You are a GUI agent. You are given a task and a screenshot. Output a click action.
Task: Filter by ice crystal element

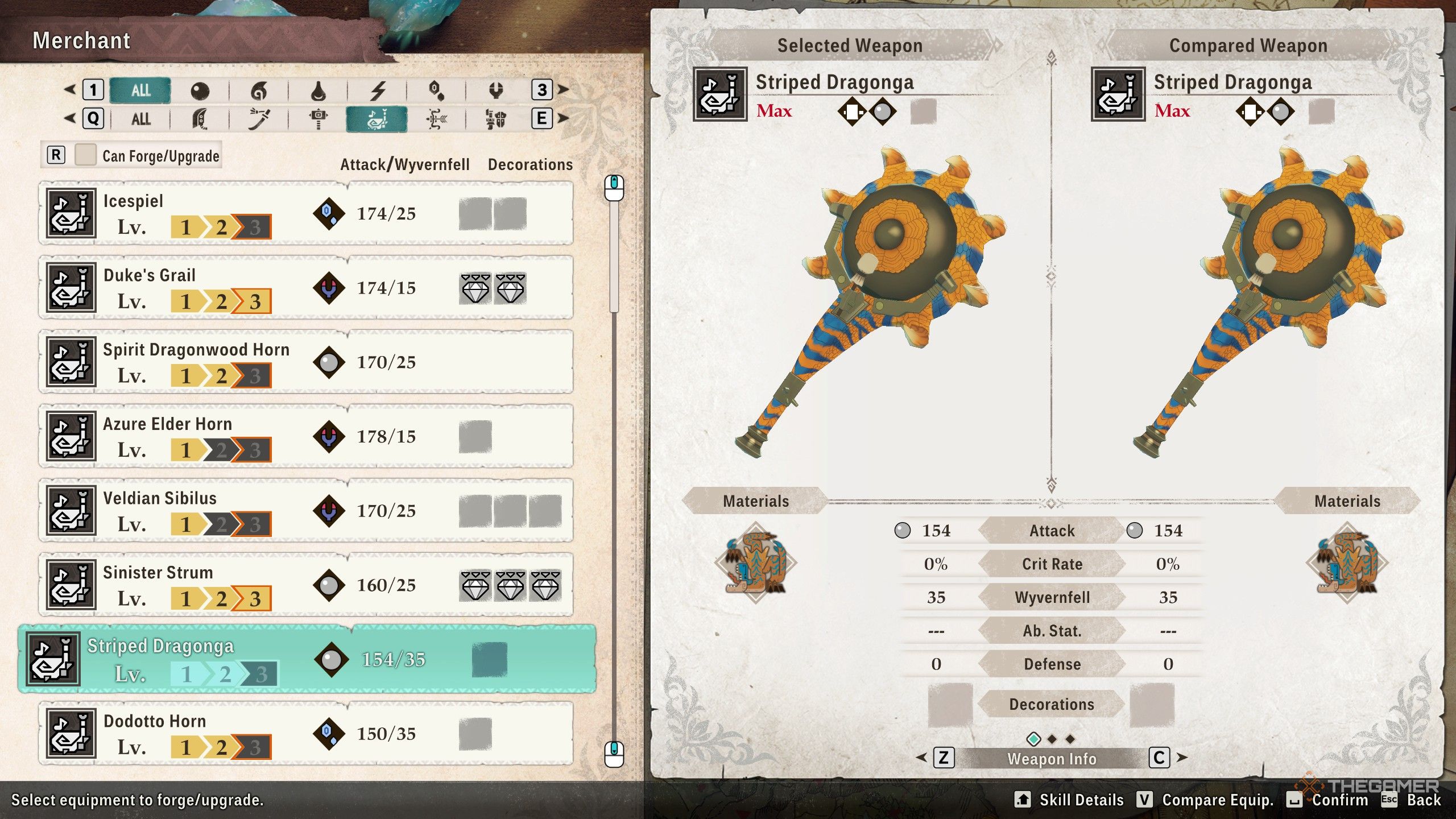[436, 90]
